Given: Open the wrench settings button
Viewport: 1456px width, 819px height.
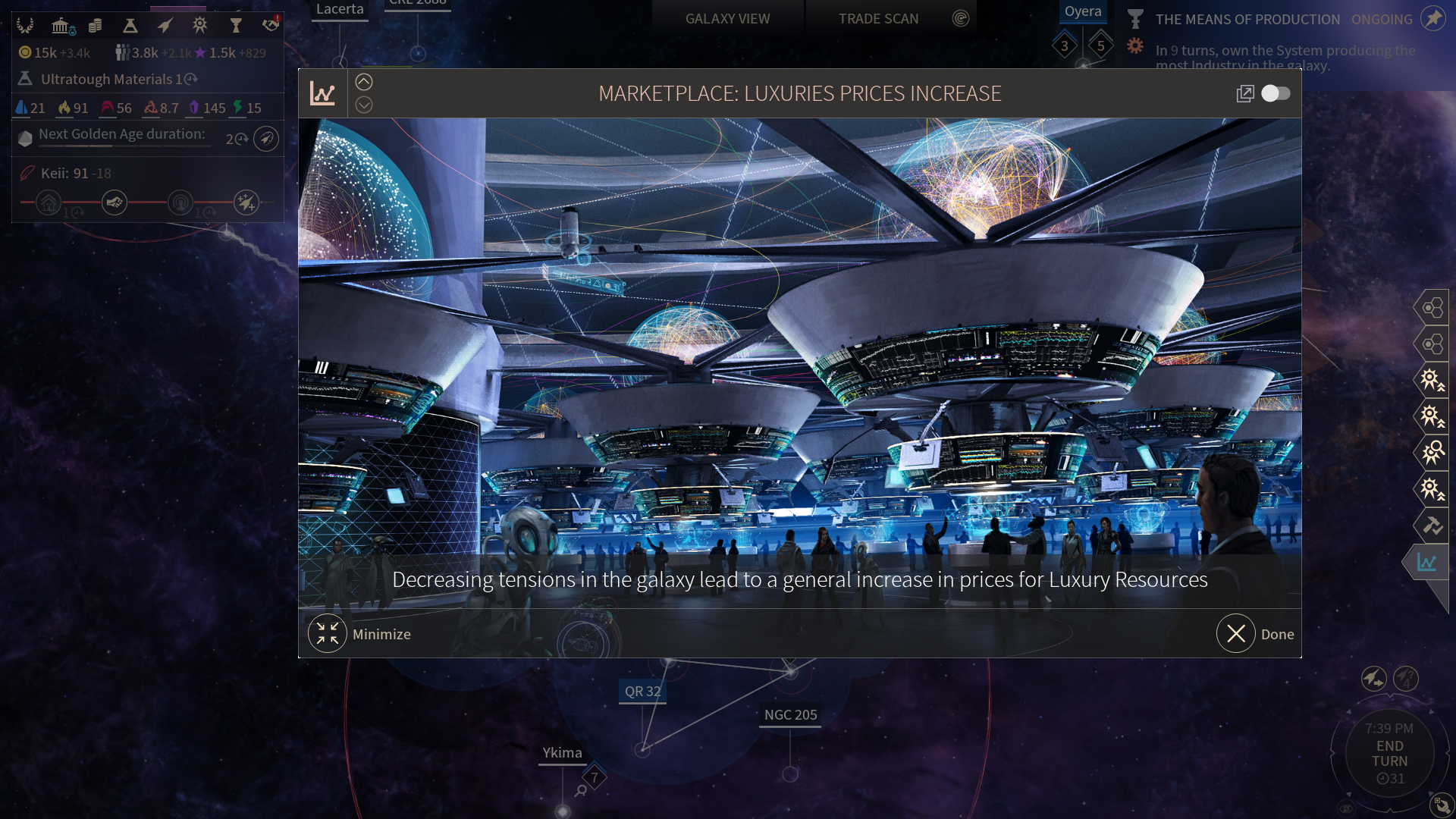Looking at the screenshot, I should pos(1440,805).
